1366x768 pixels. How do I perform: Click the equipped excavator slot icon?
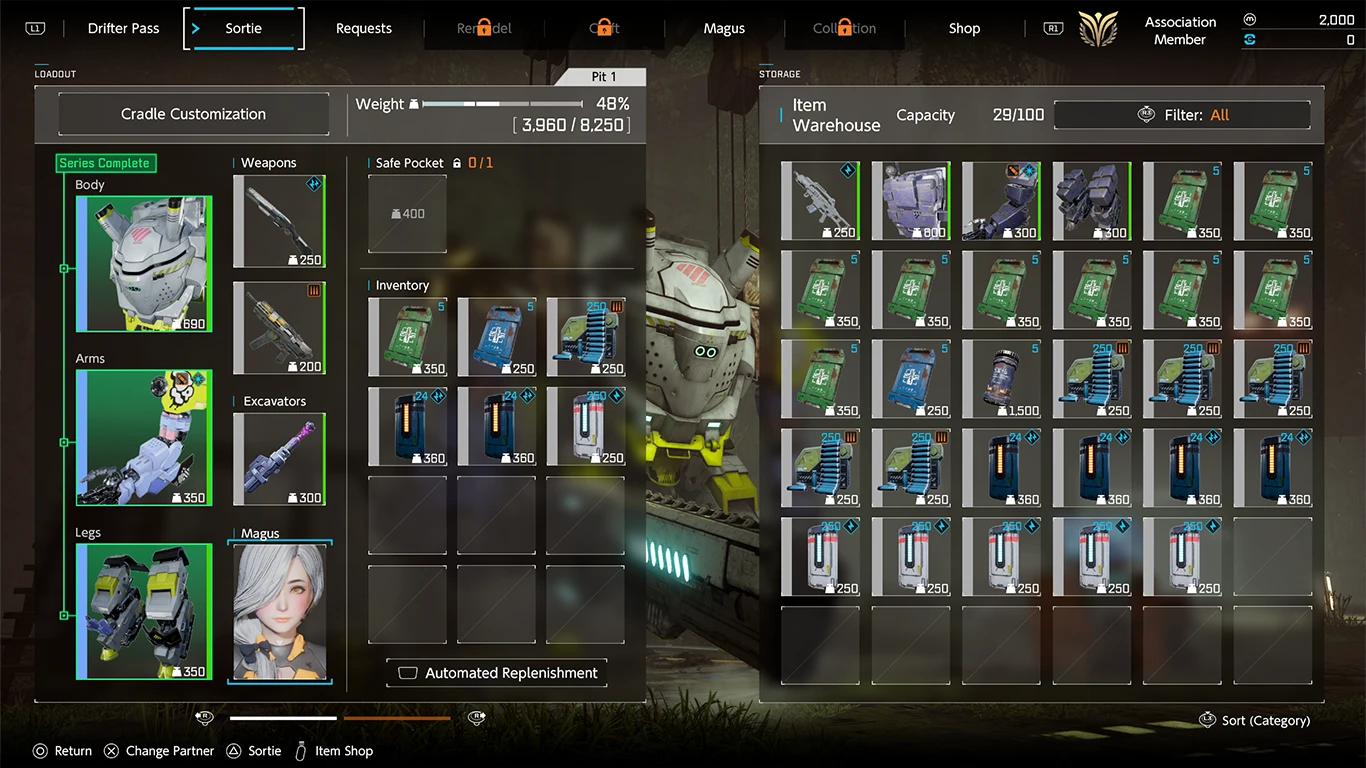279,458
